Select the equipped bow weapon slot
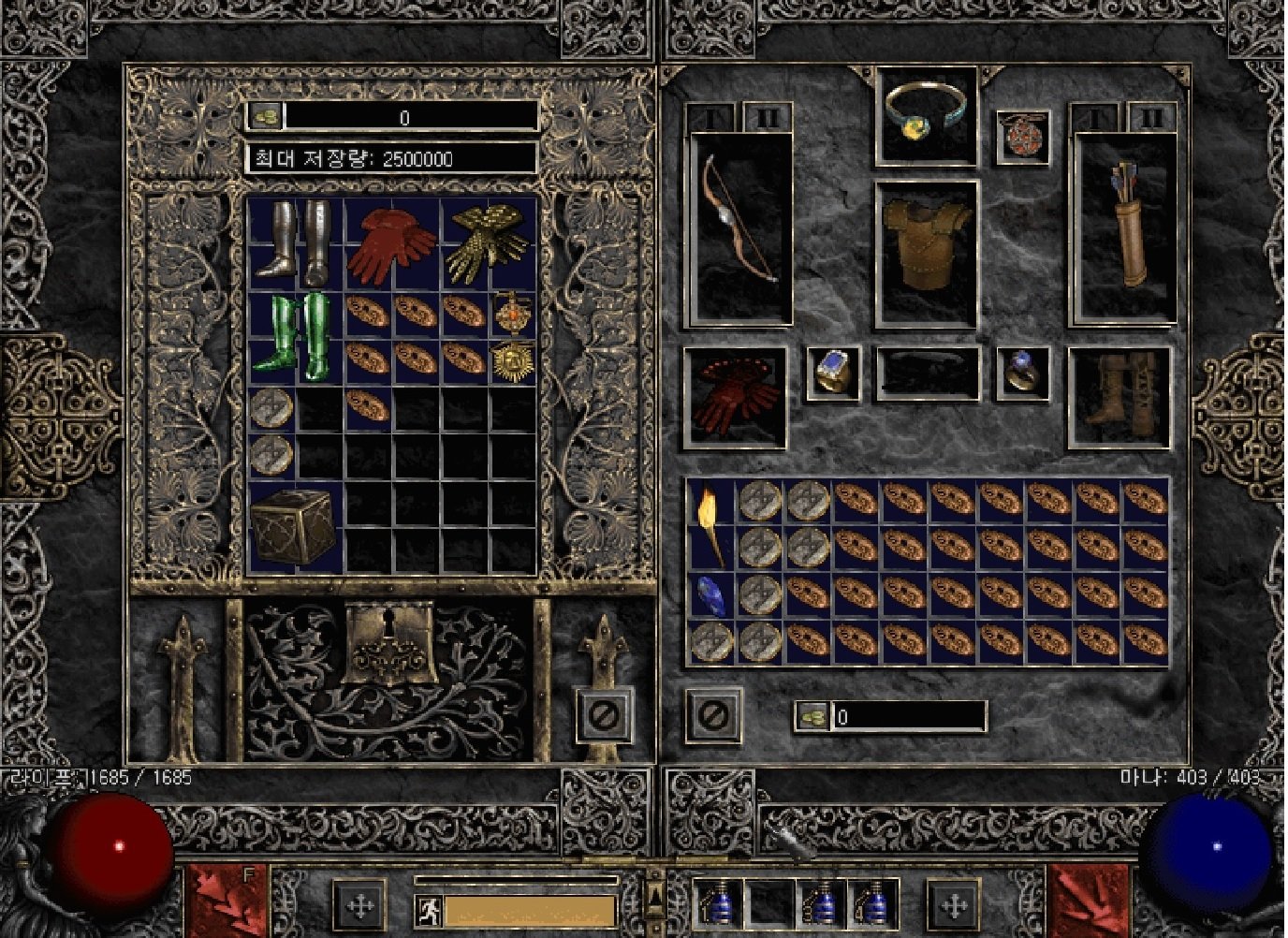1288x938 pixels. [x=740, y=229]
